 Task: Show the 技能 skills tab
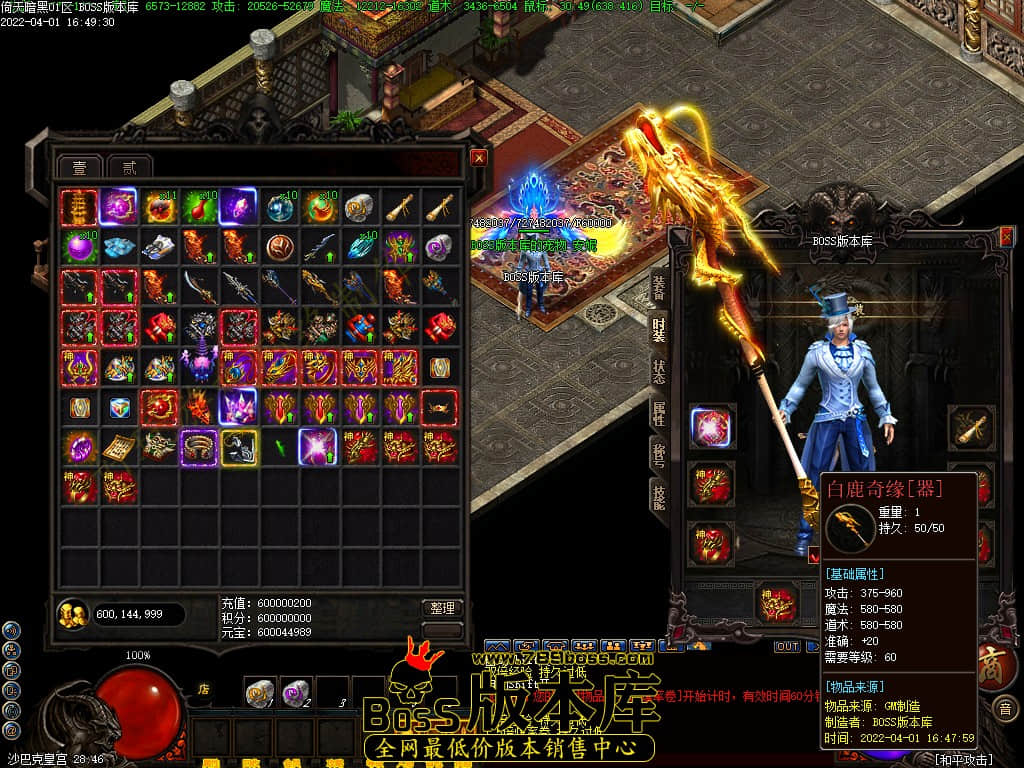coord(659,494)
